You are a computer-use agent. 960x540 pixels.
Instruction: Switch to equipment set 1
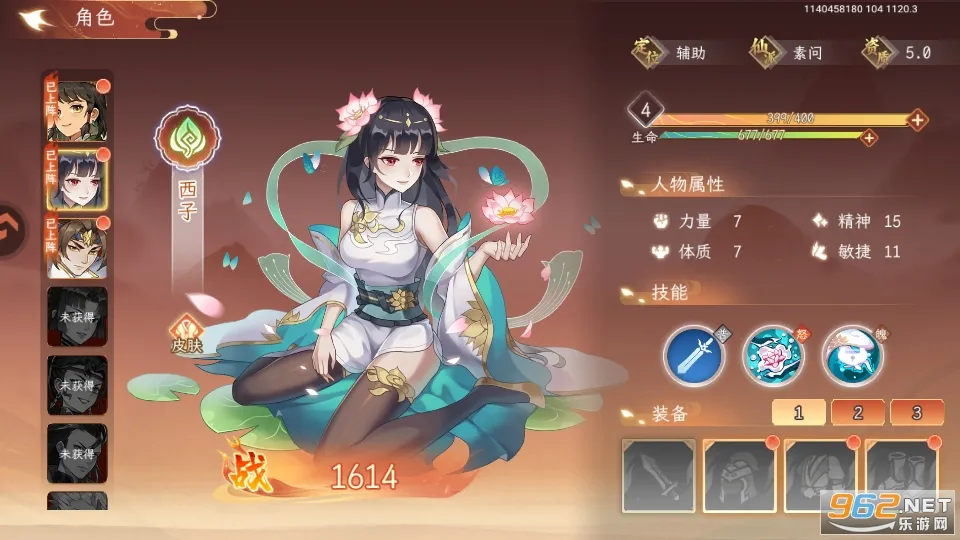point(799,412)
